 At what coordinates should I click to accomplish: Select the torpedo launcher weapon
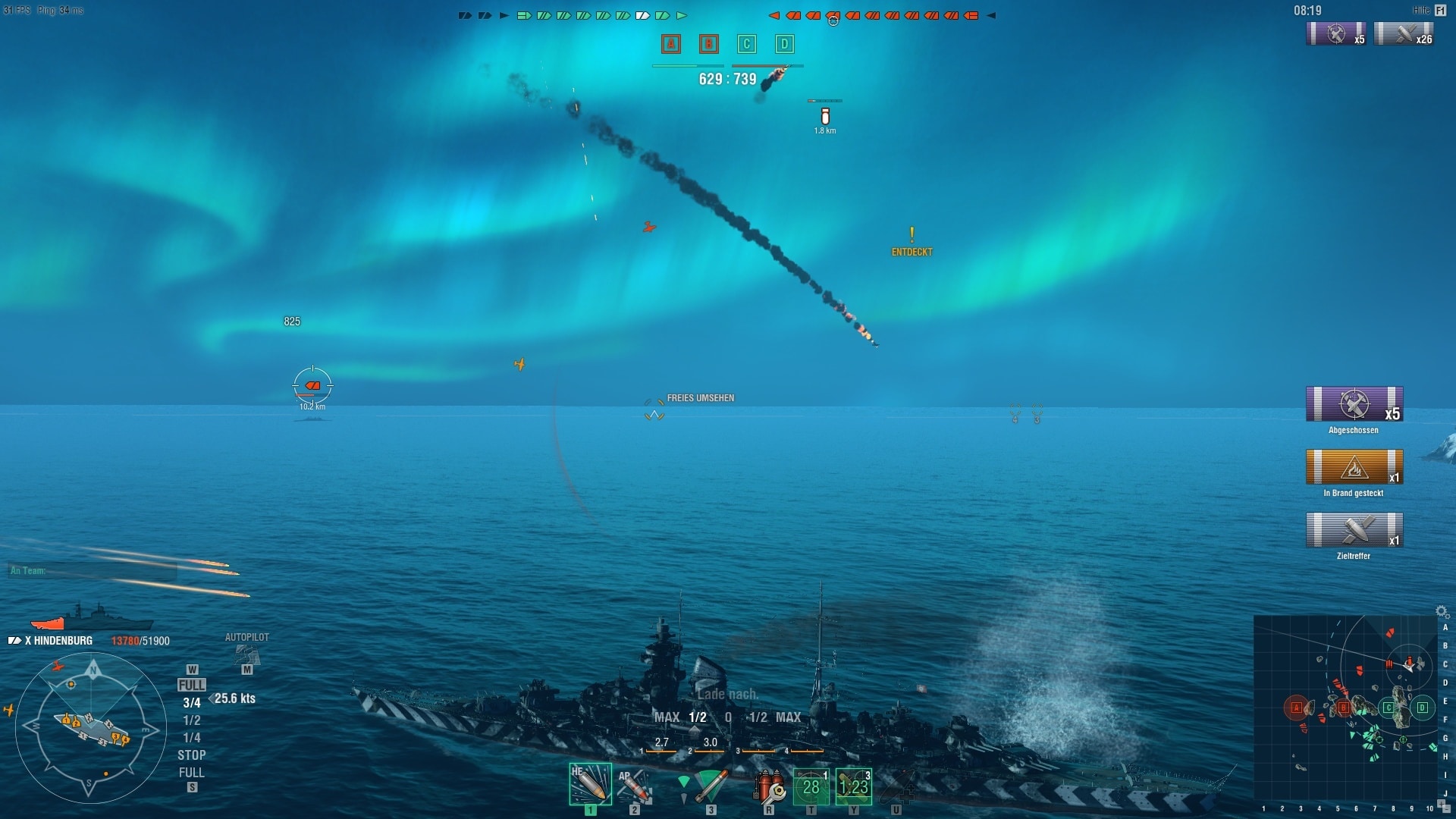(x=711, y=785)
